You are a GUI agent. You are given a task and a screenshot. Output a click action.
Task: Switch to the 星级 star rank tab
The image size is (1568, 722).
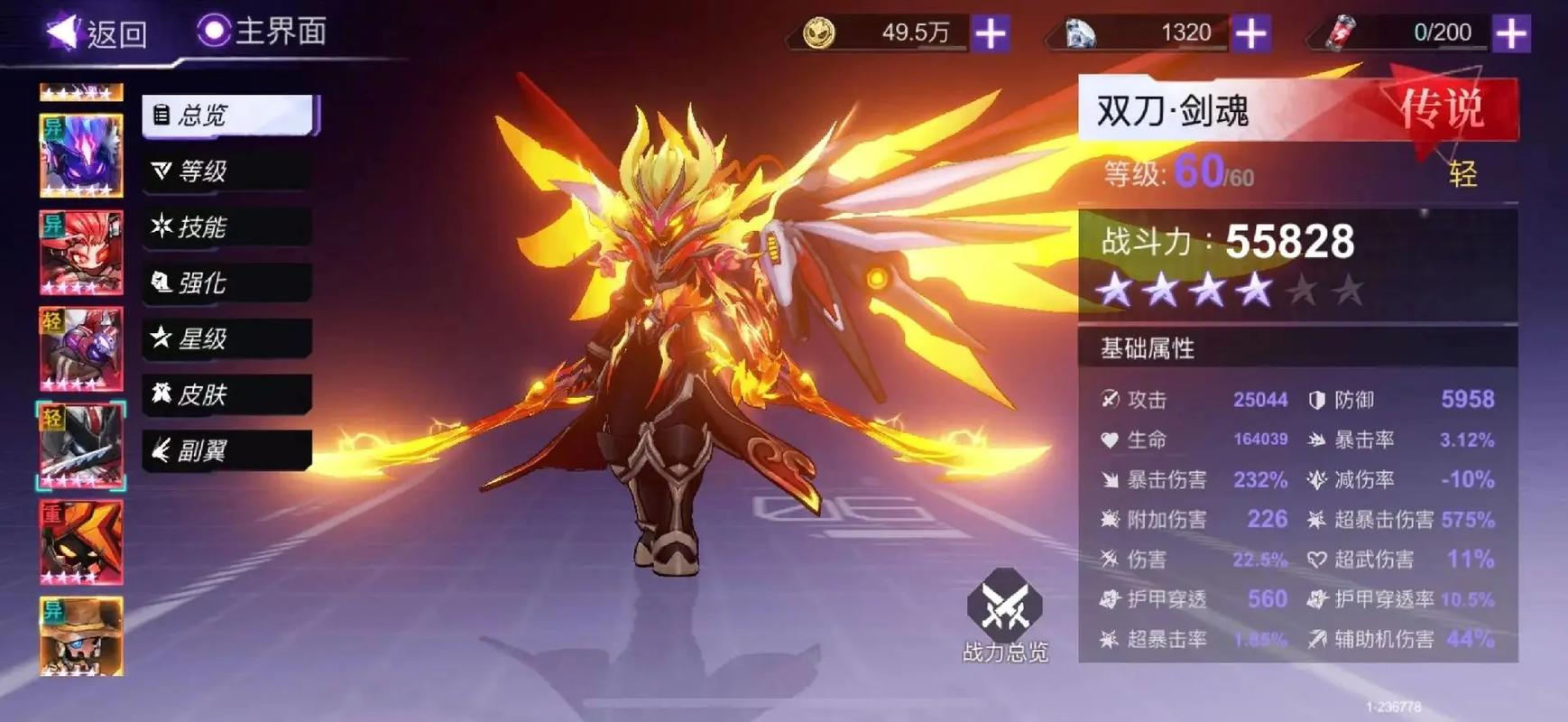227,339
